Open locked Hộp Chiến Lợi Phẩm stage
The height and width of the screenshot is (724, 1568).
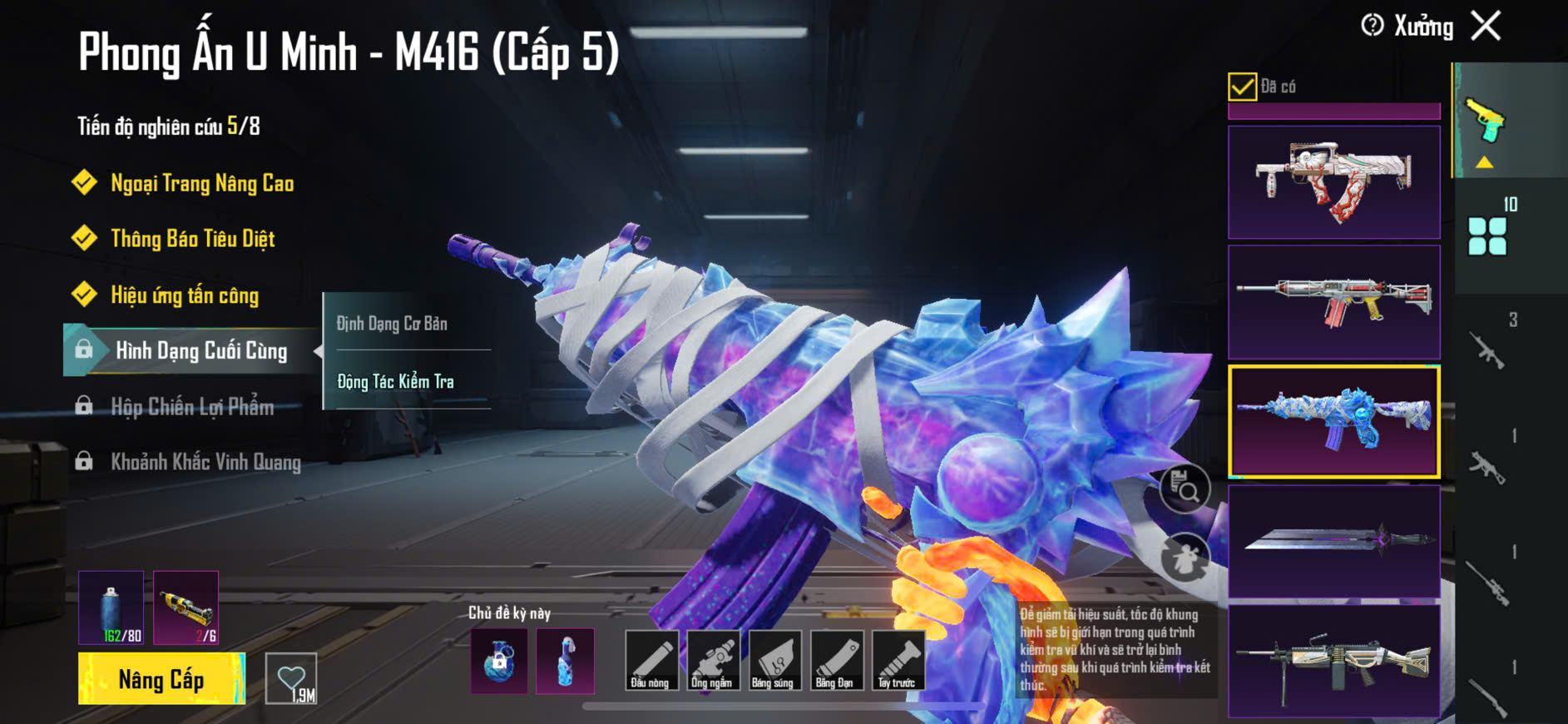(191, 407)
